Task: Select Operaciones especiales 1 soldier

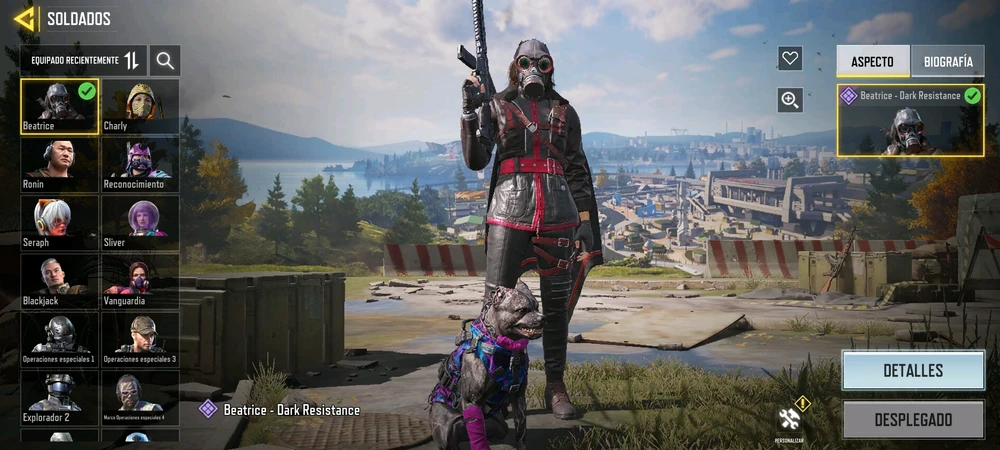Action: pos(60,339)
